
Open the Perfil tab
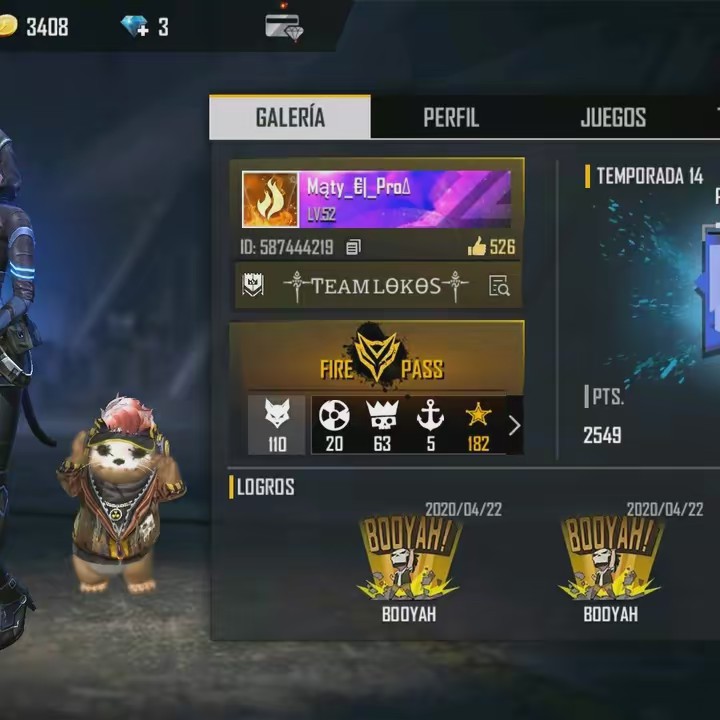click(451, 117)
